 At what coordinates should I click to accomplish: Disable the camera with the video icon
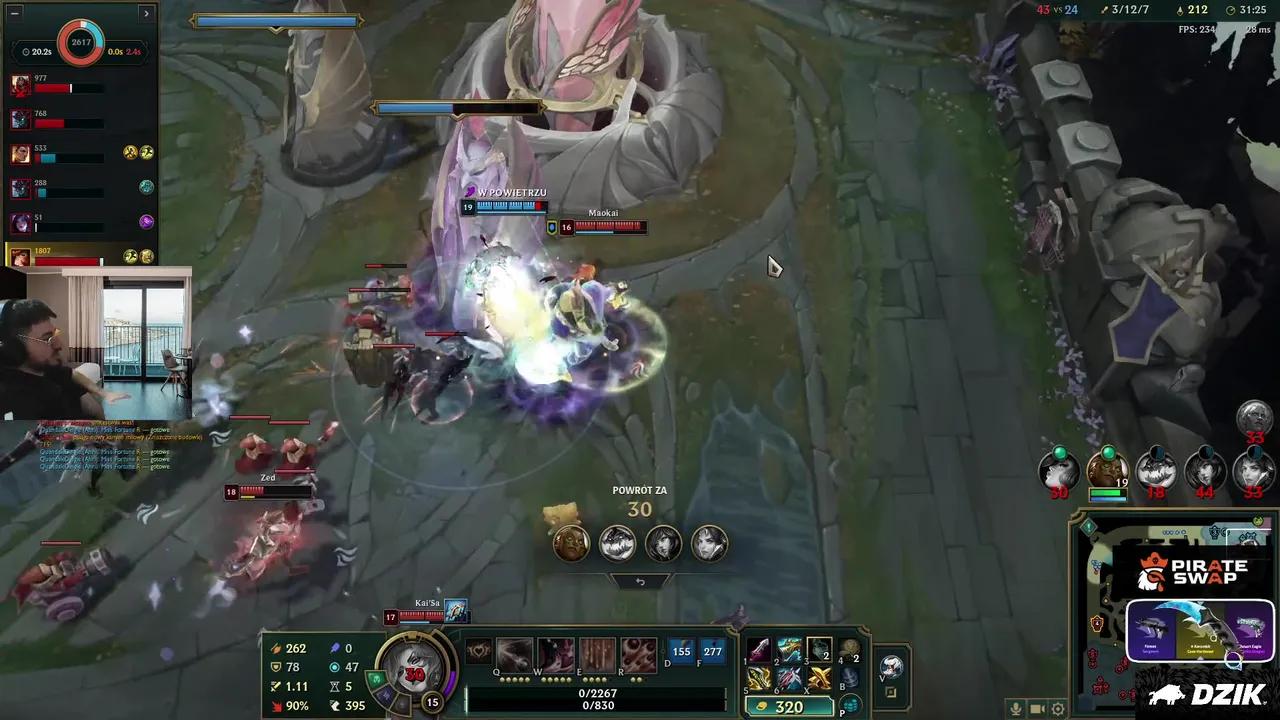point(1037,708)
